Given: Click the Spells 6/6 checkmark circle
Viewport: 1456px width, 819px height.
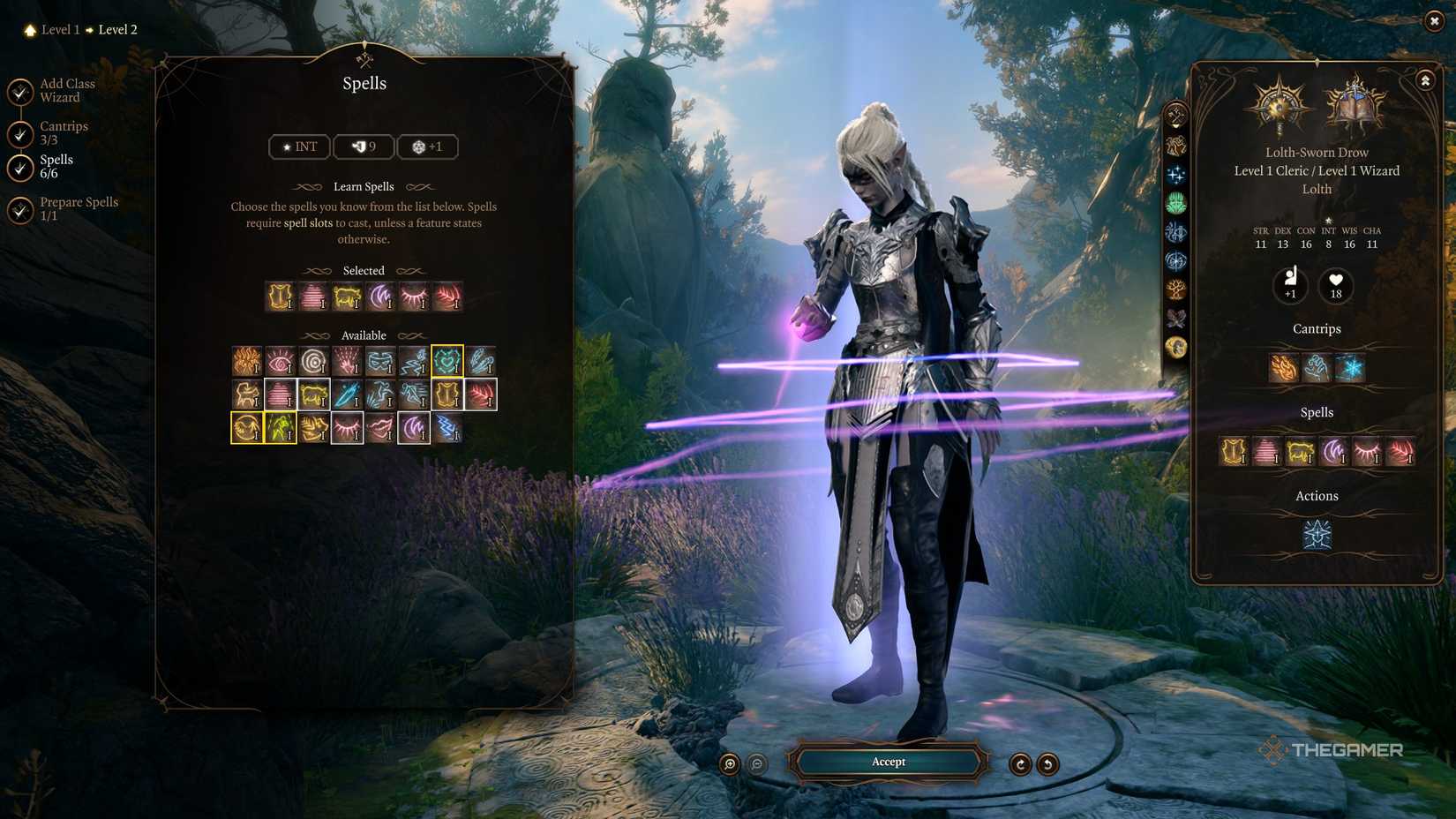Looking at the screenshot, I should click(x=19, y=167).
